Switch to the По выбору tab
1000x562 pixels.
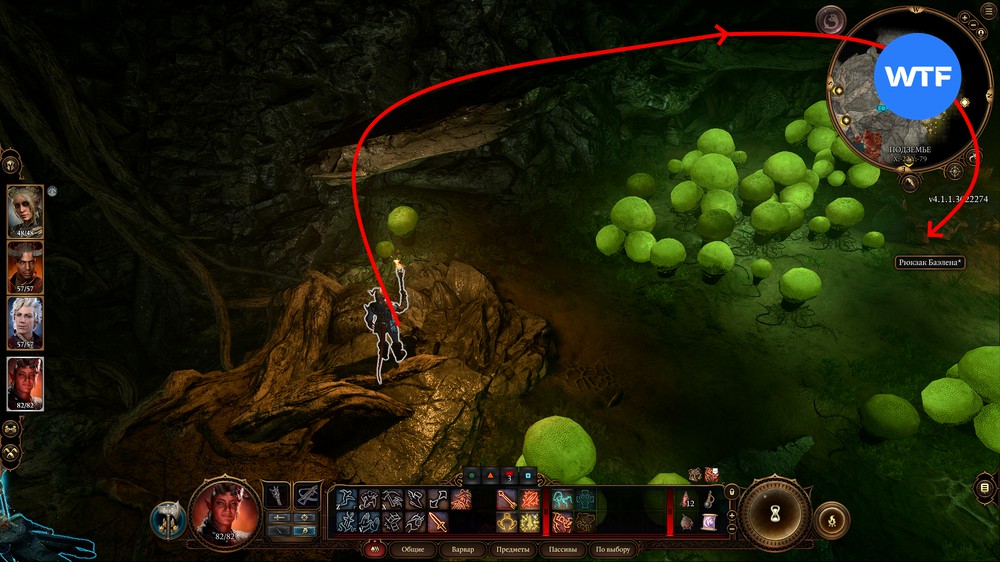[613, 549]
